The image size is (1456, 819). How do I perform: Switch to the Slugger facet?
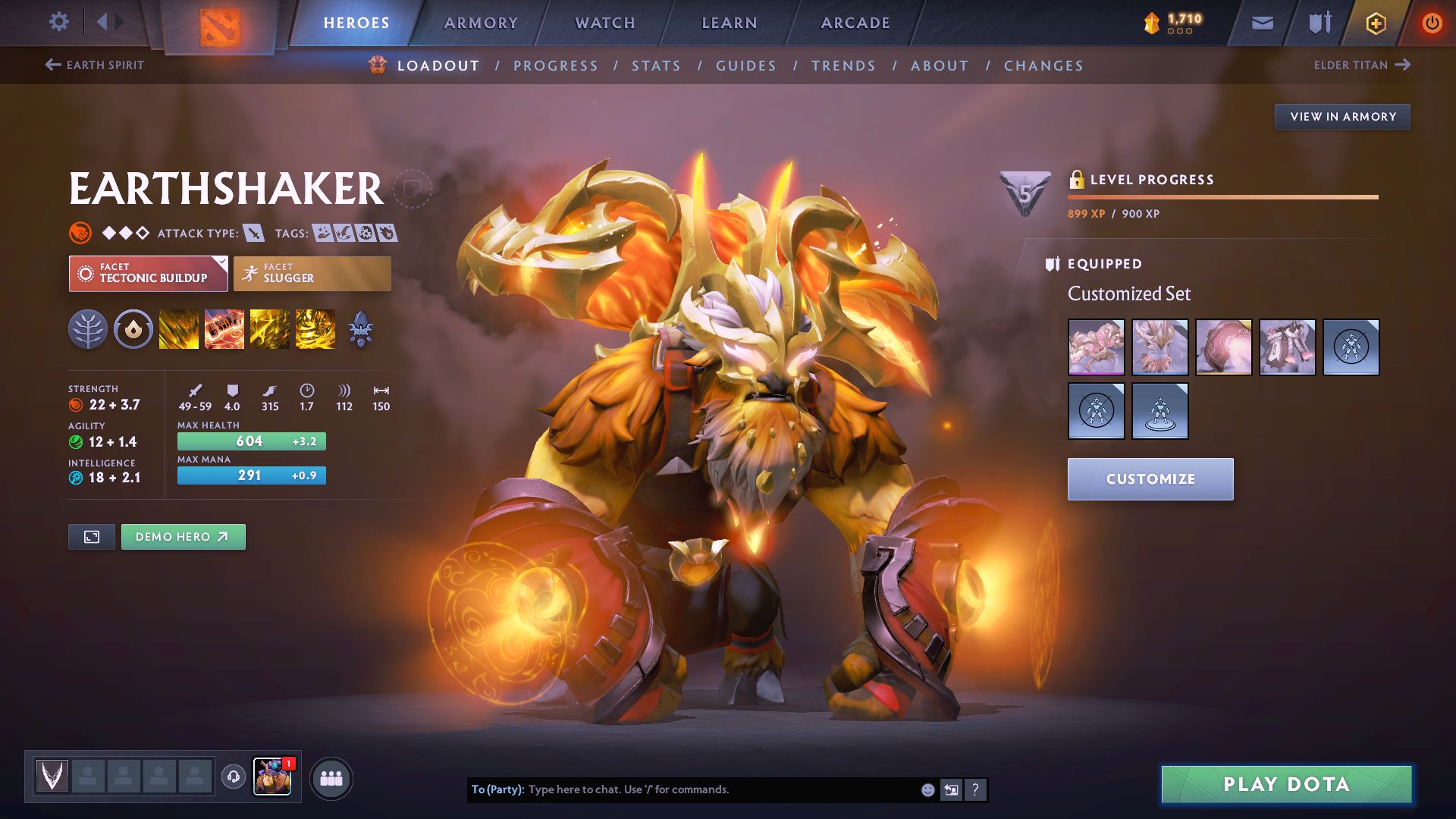pyautogui.click(x=312, y=273)
